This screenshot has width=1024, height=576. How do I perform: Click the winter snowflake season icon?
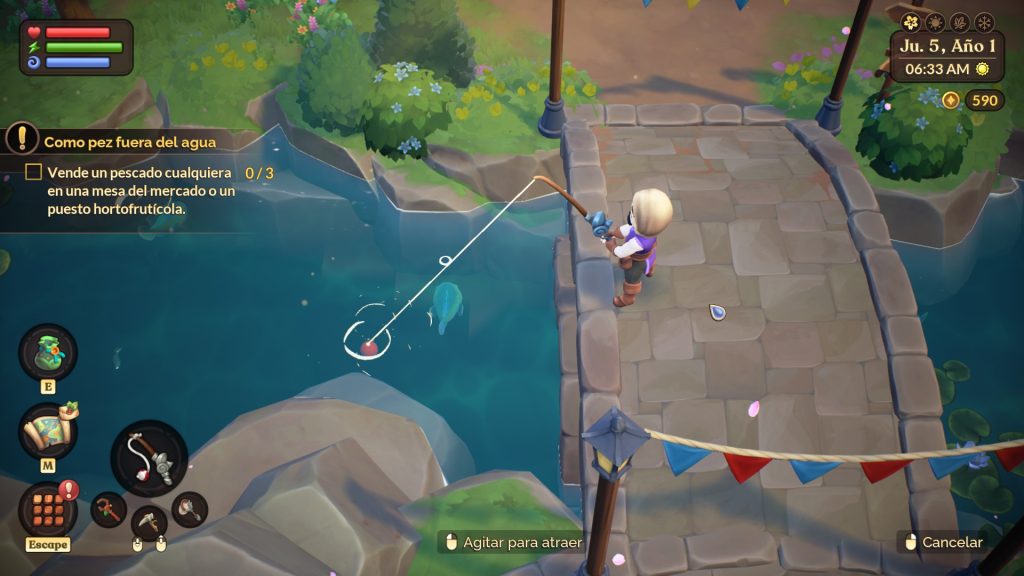(x=982, y=21)
